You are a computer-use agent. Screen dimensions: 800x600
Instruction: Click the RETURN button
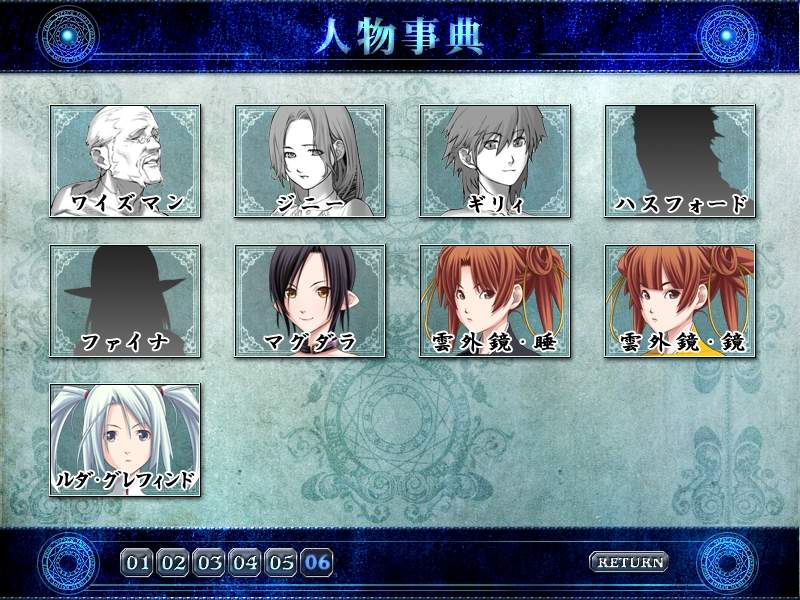(630, 562)
